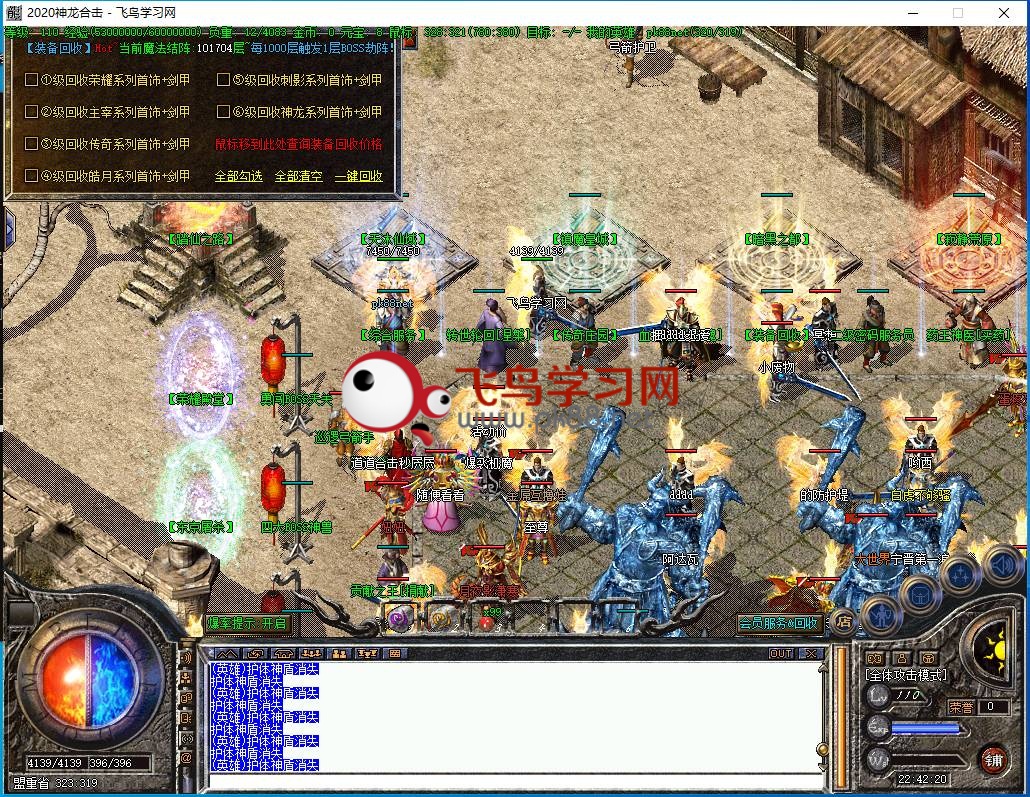
Task: Maximize the game window
Action: tap(957, 13)
